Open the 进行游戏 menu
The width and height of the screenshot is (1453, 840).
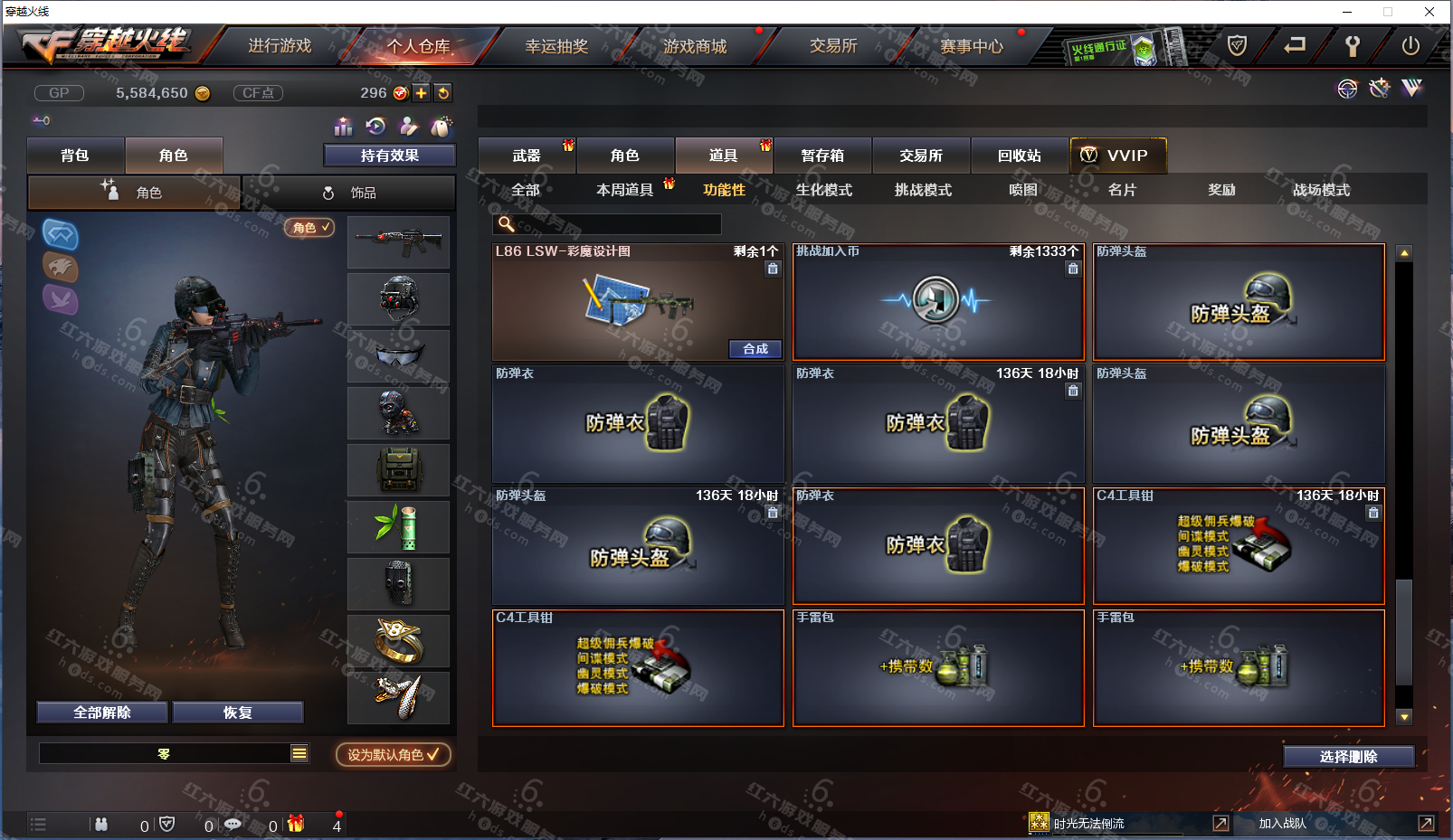pos(280,46)
